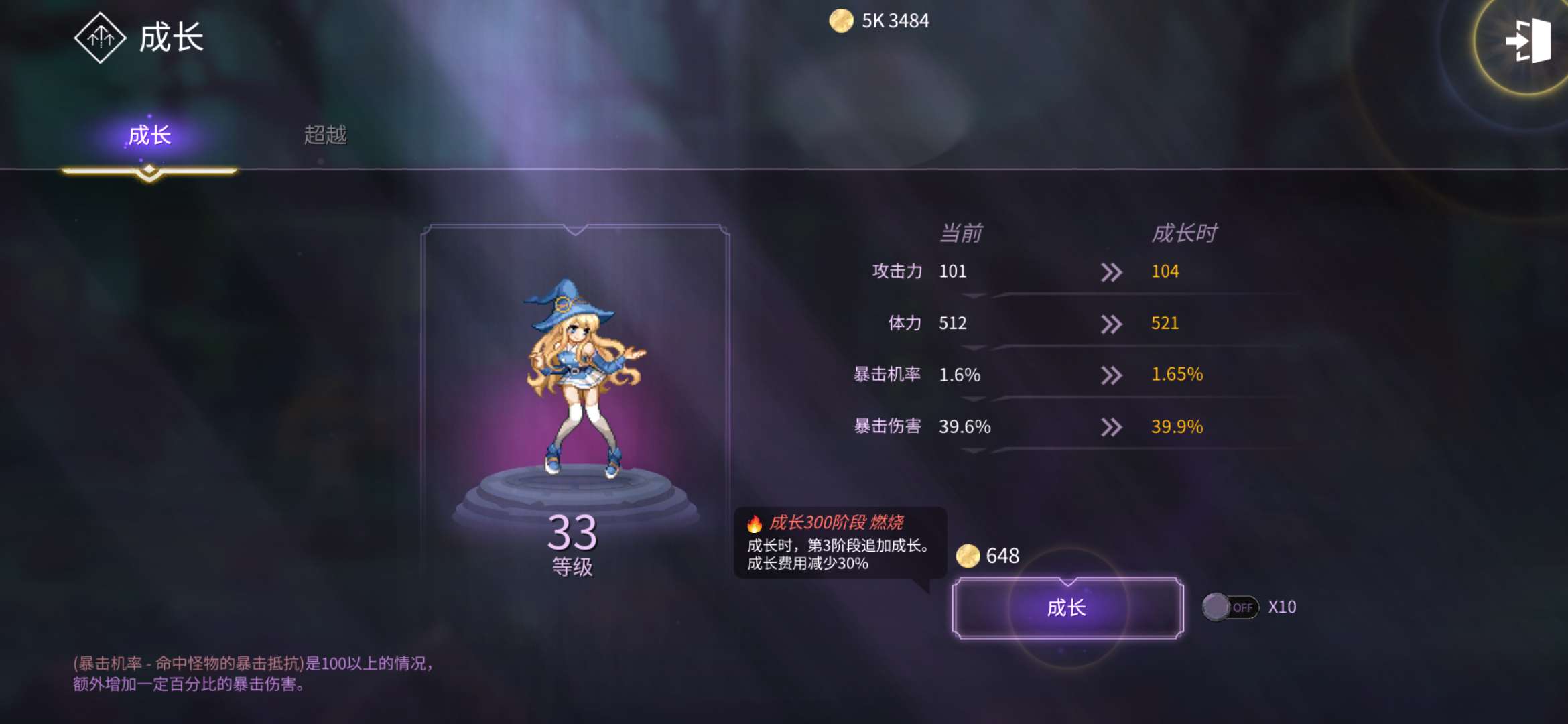This screenshot has width=1568, height=724.
Task: Toggle the X10 growth switch
Action: click(x=1230, y=607)
